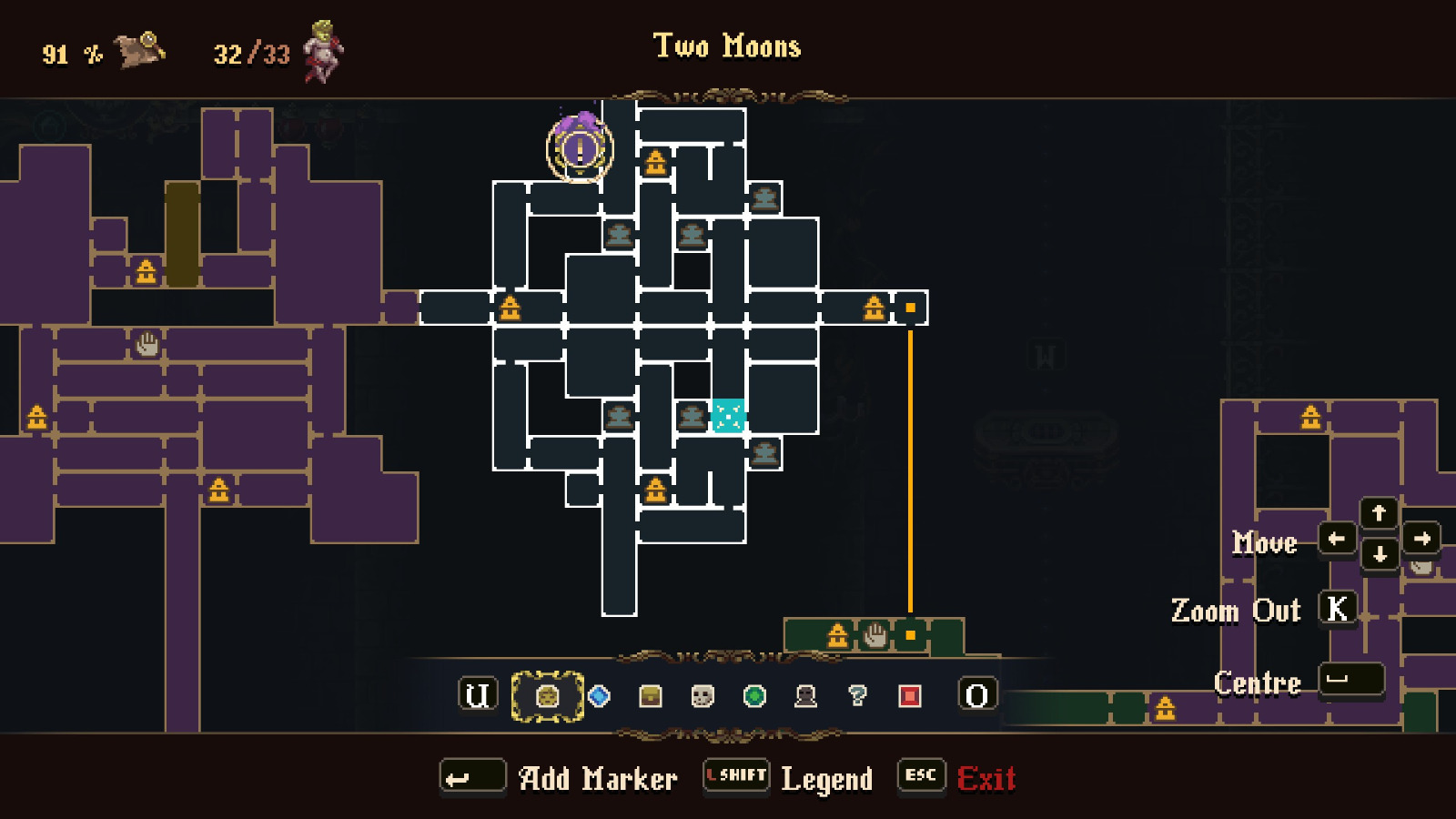
Task: Click the up arrow Move control
Action: 1380,513
